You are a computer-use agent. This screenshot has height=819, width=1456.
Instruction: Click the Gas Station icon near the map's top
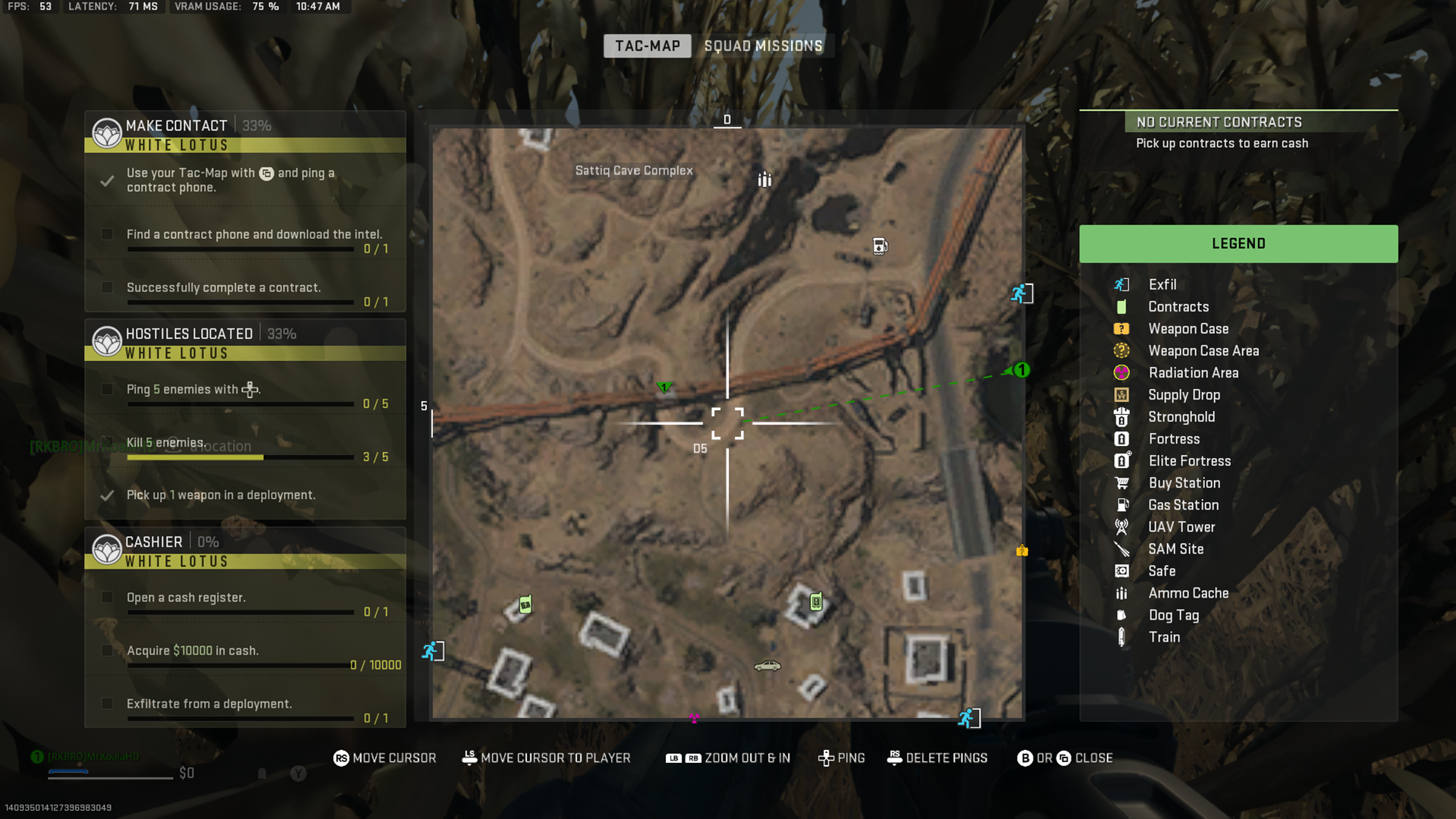tap(879, 246)
